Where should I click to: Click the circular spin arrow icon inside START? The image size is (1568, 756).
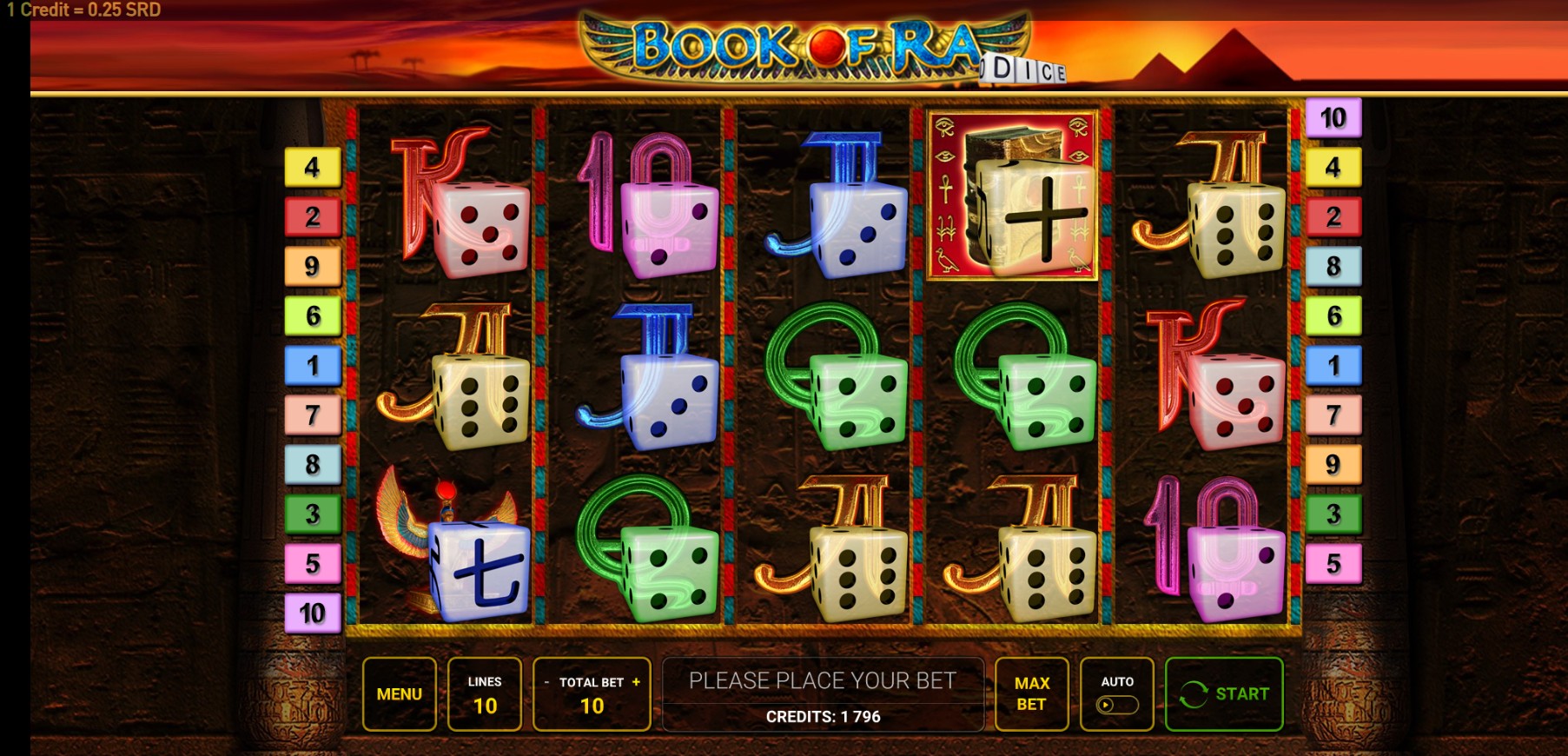(x=1195, y=693)
